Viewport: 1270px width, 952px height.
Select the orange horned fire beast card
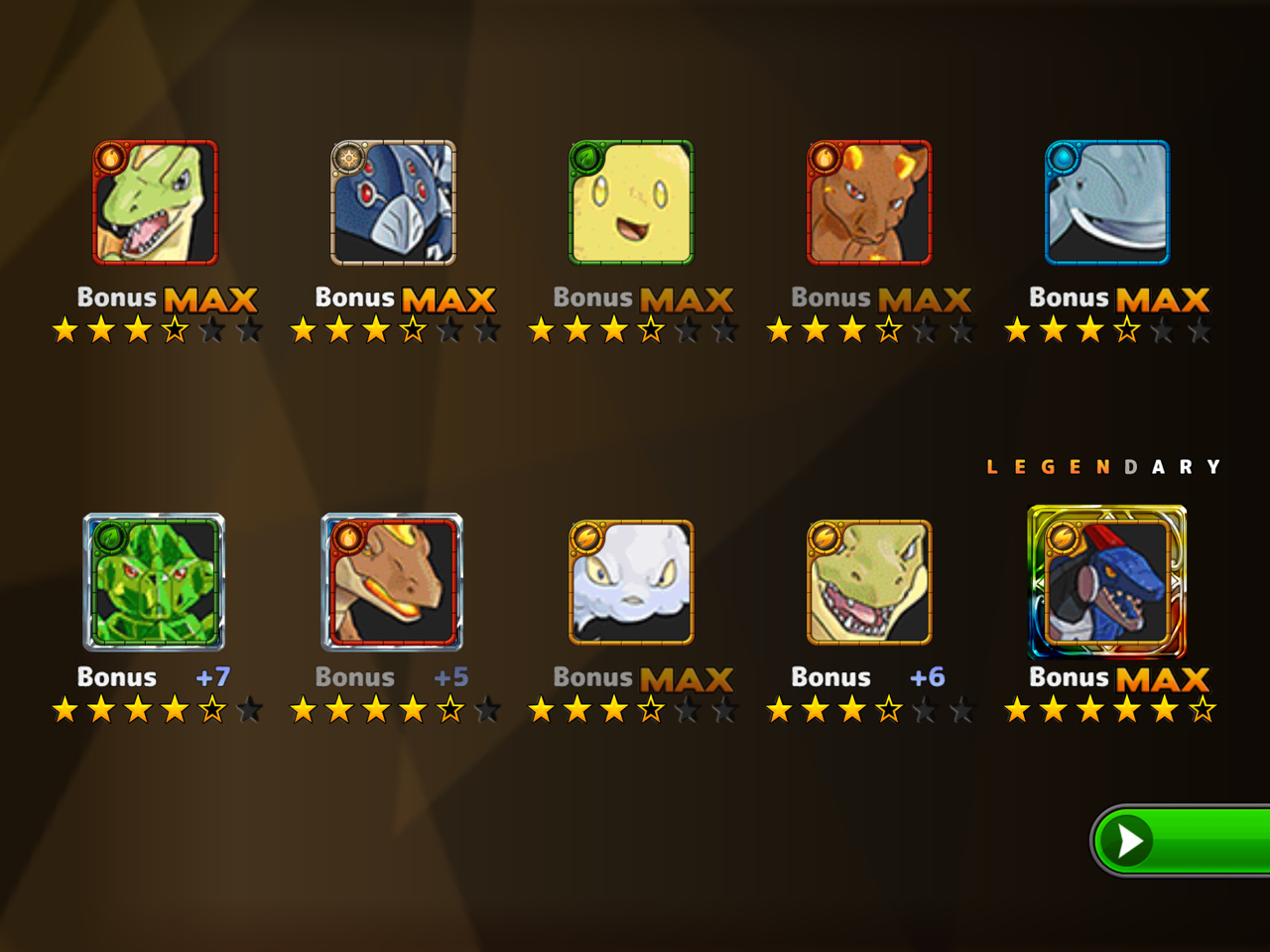(x=869, y=203)
